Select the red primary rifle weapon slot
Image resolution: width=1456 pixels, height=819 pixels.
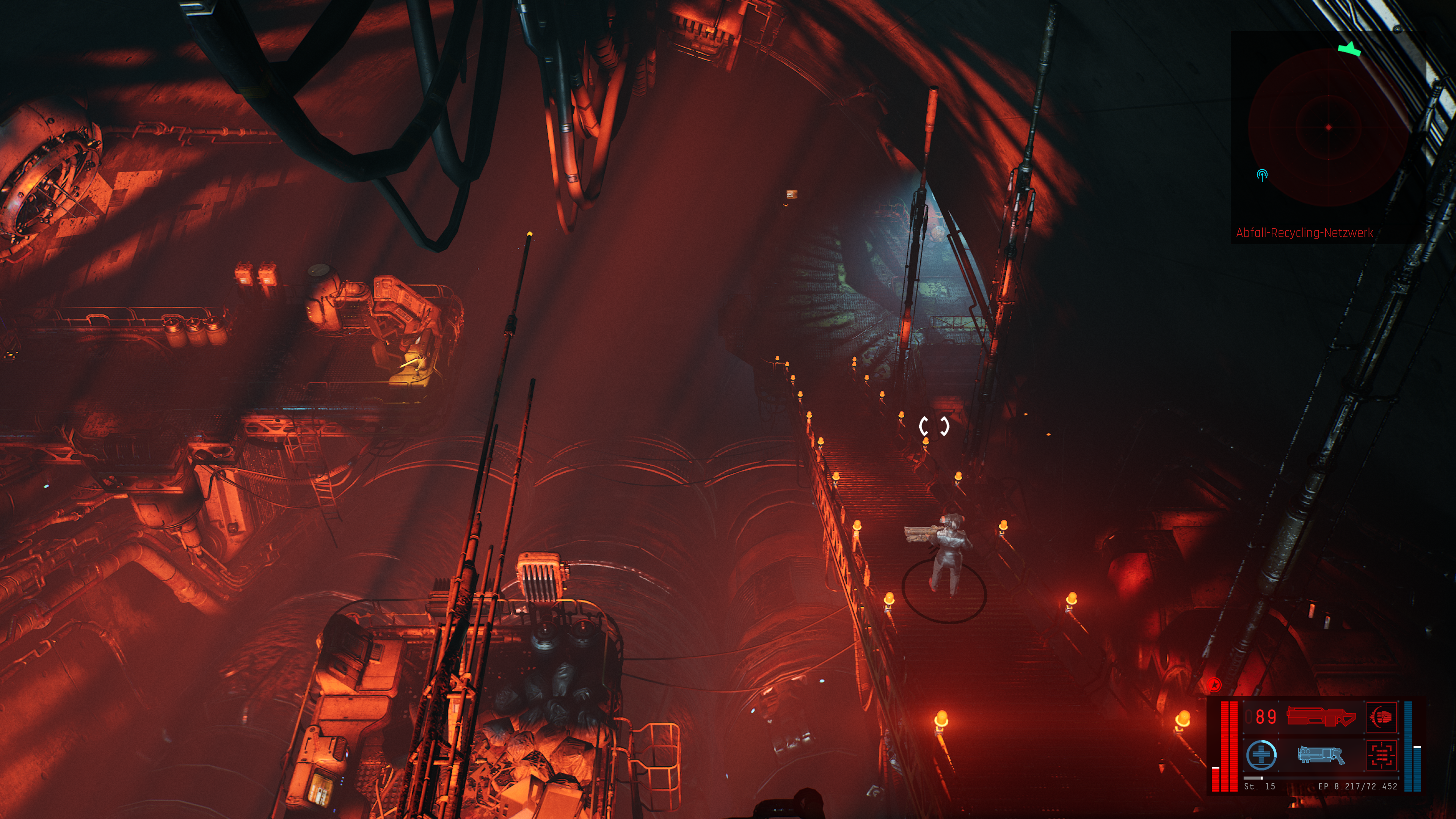tap(1320, 717)
